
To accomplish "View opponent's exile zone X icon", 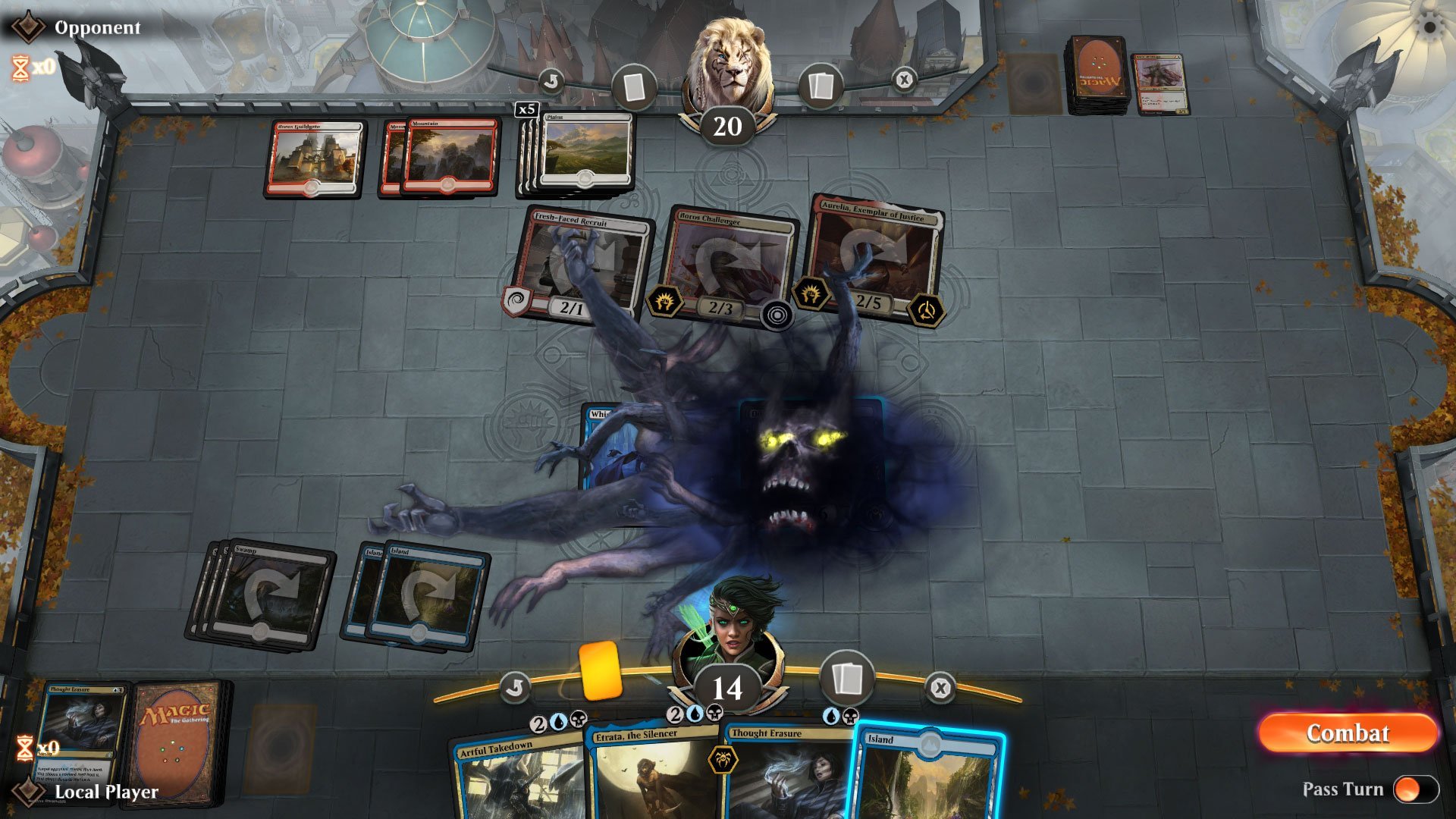I will point(903,80).
